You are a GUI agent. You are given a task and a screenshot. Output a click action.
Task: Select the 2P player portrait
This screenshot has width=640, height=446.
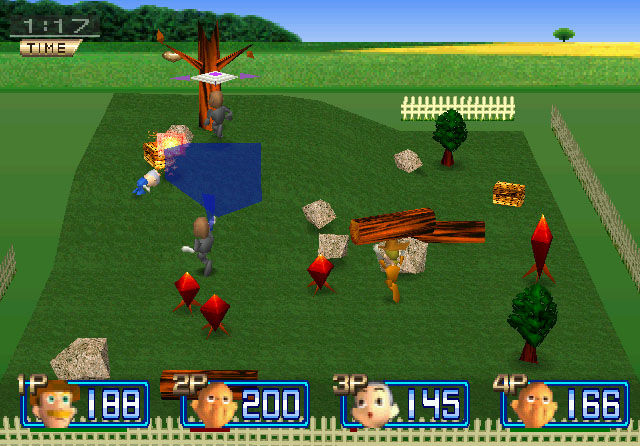[x=214, y=404]
